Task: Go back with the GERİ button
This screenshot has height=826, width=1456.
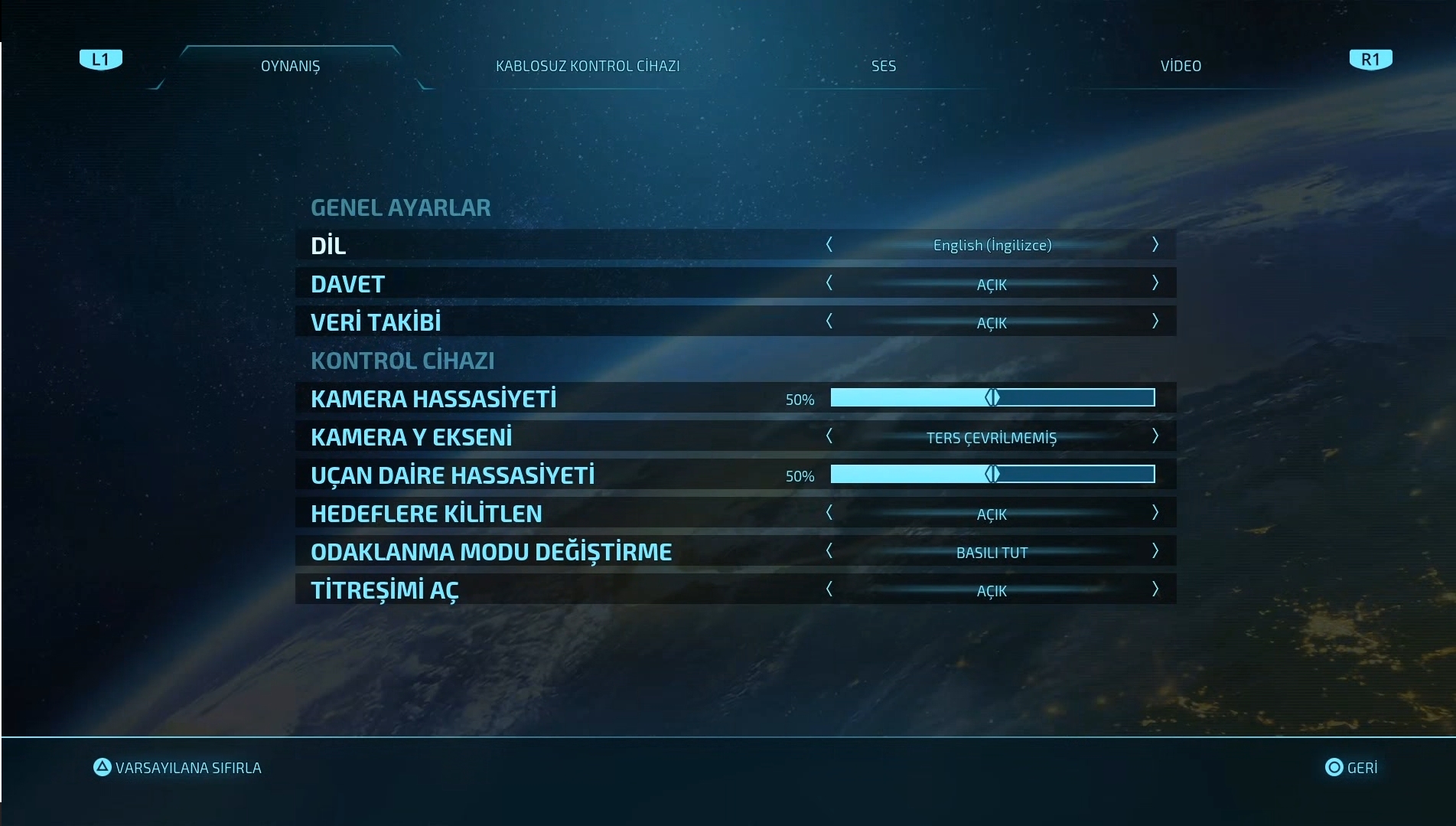Action: (1351, 768)
